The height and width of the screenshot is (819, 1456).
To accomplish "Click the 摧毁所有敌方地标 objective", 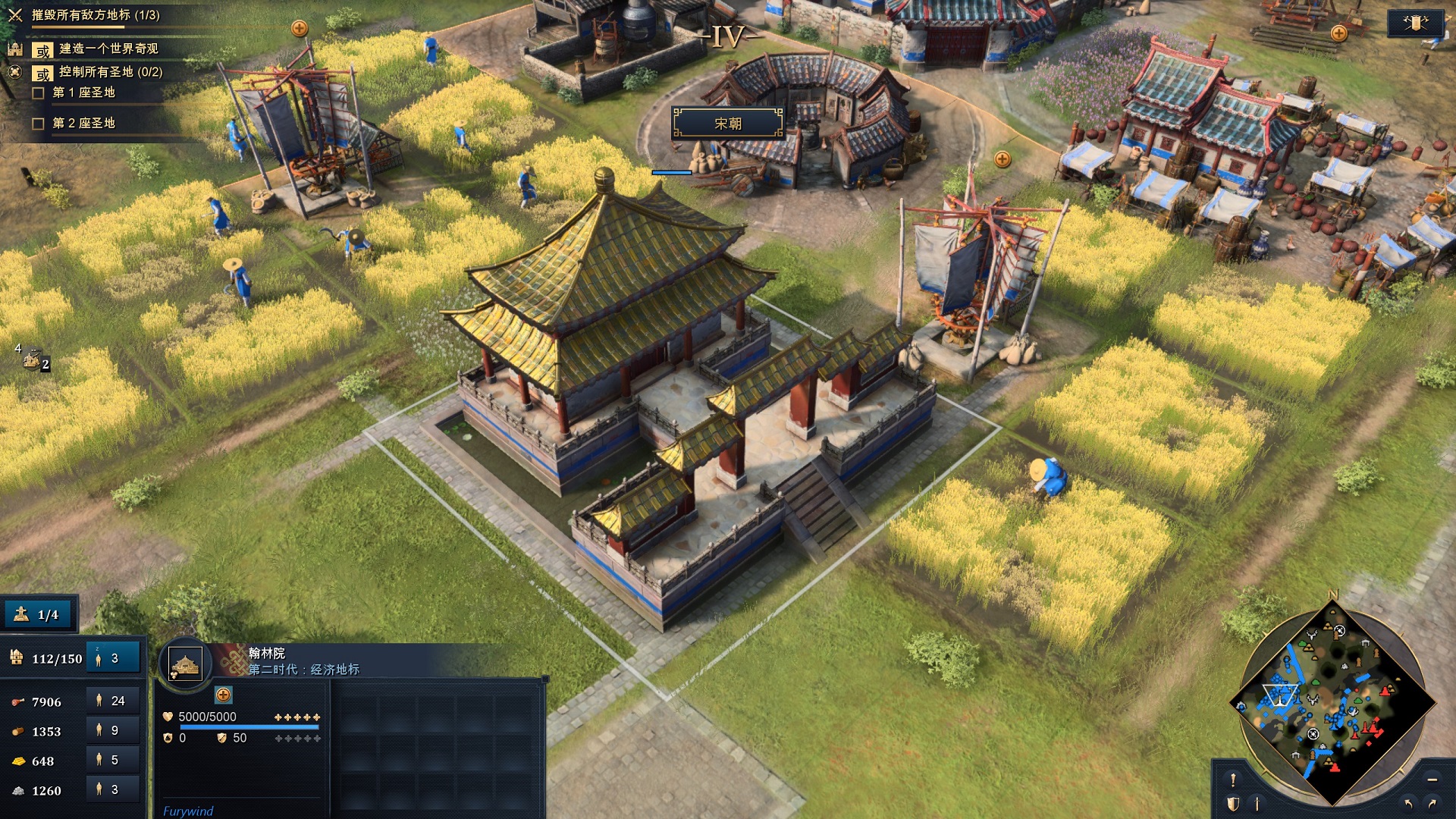I will pyautogui.click(x=96, y=15).
